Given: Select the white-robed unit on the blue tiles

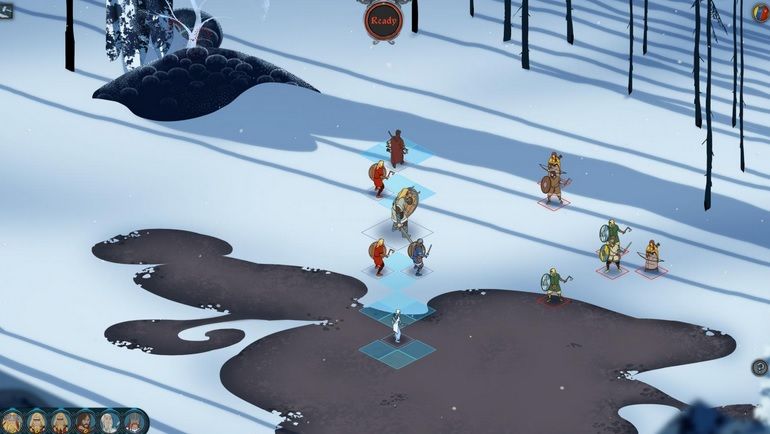Looking at the screenshot, I should coord(397,325).
